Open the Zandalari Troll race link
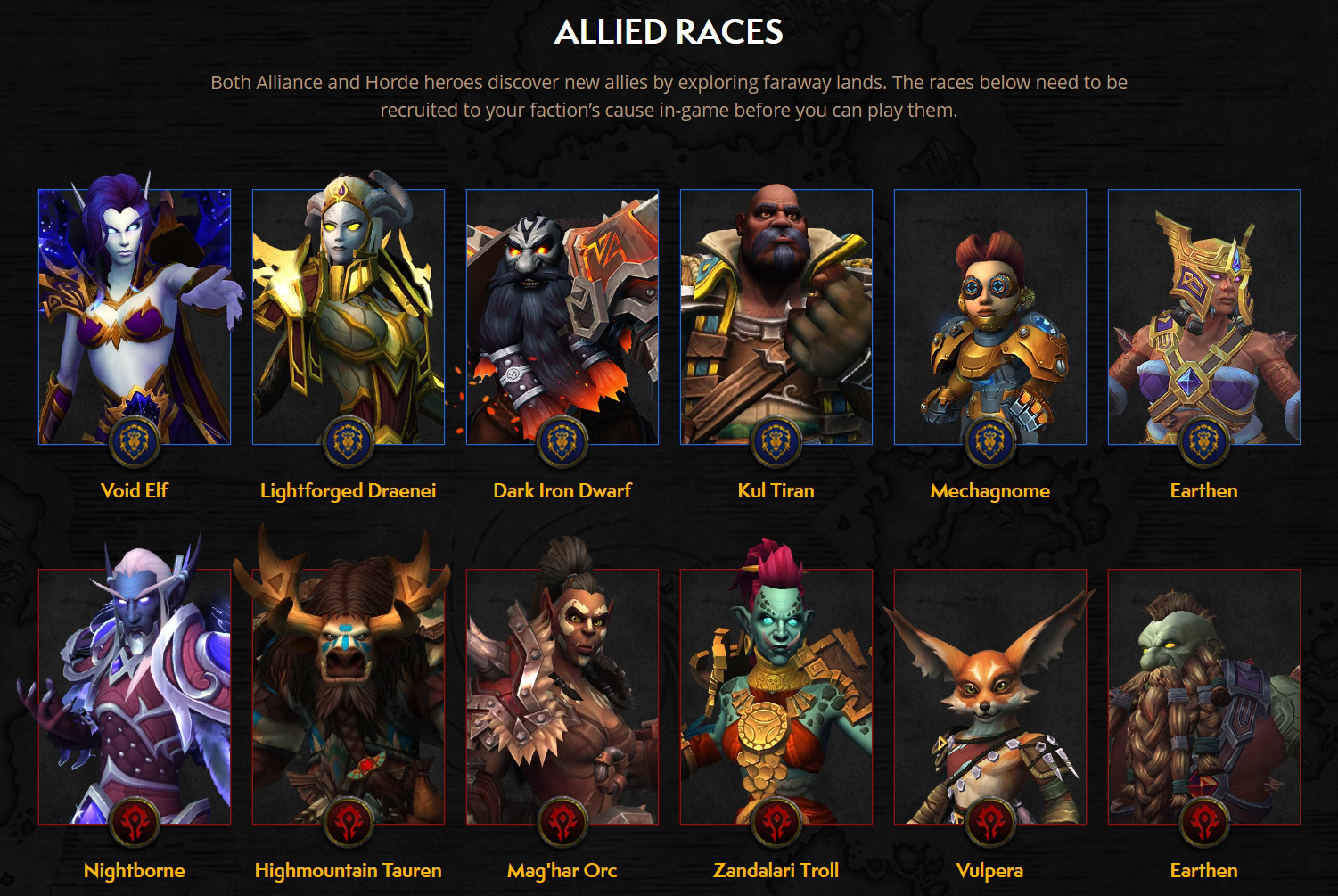Image resolution: width=1338 pixels, height=896 pixels. point(776,869)
